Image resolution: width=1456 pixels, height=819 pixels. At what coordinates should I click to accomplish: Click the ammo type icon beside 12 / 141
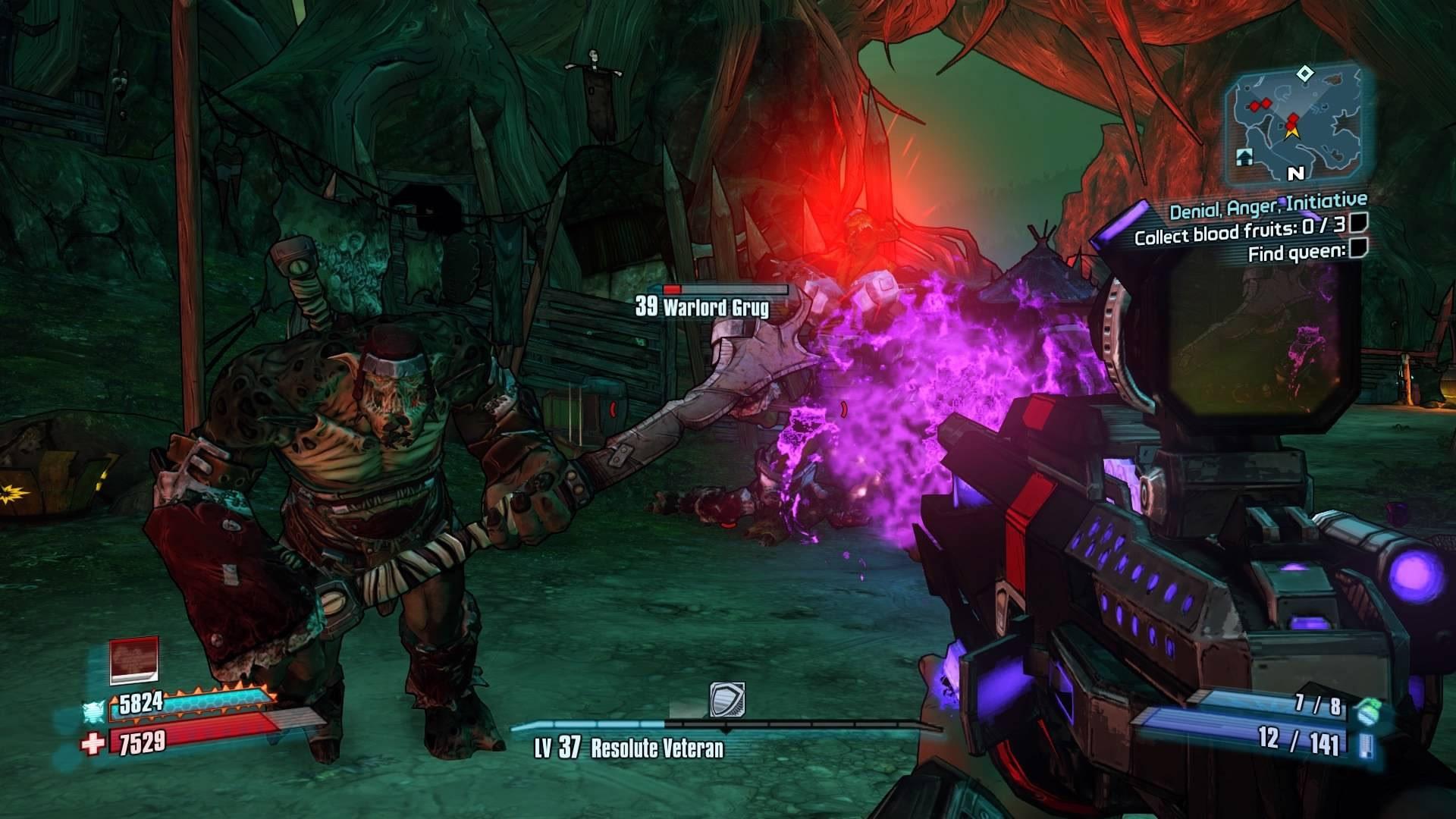[1366, 744]
